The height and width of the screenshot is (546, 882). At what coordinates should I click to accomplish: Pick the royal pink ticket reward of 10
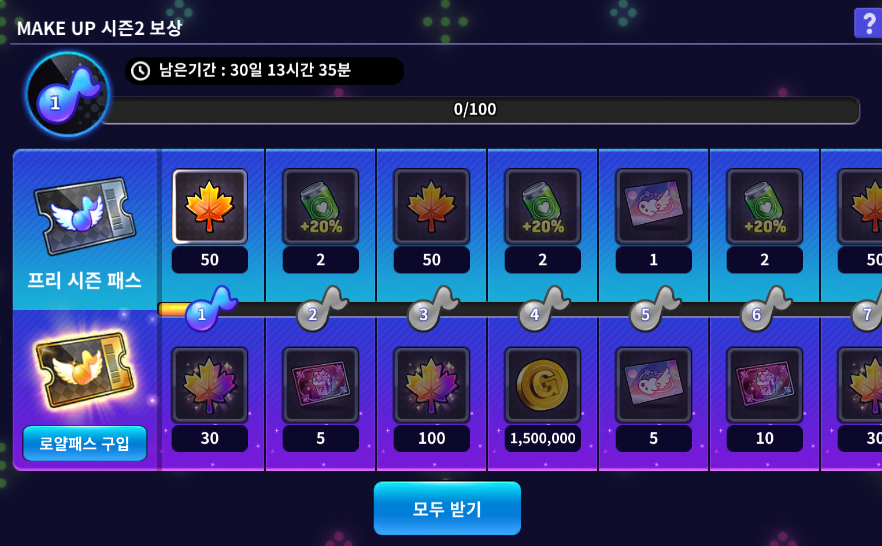pos(765,385)
